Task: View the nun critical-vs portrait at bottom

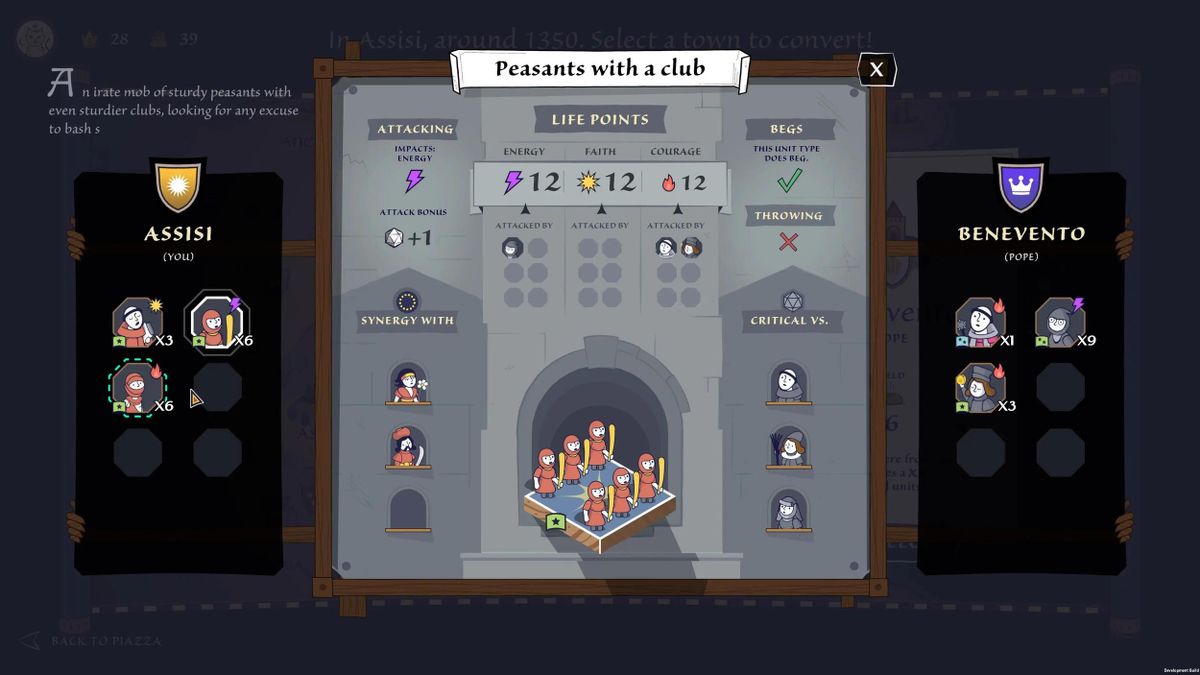Action: coord(789,510)
